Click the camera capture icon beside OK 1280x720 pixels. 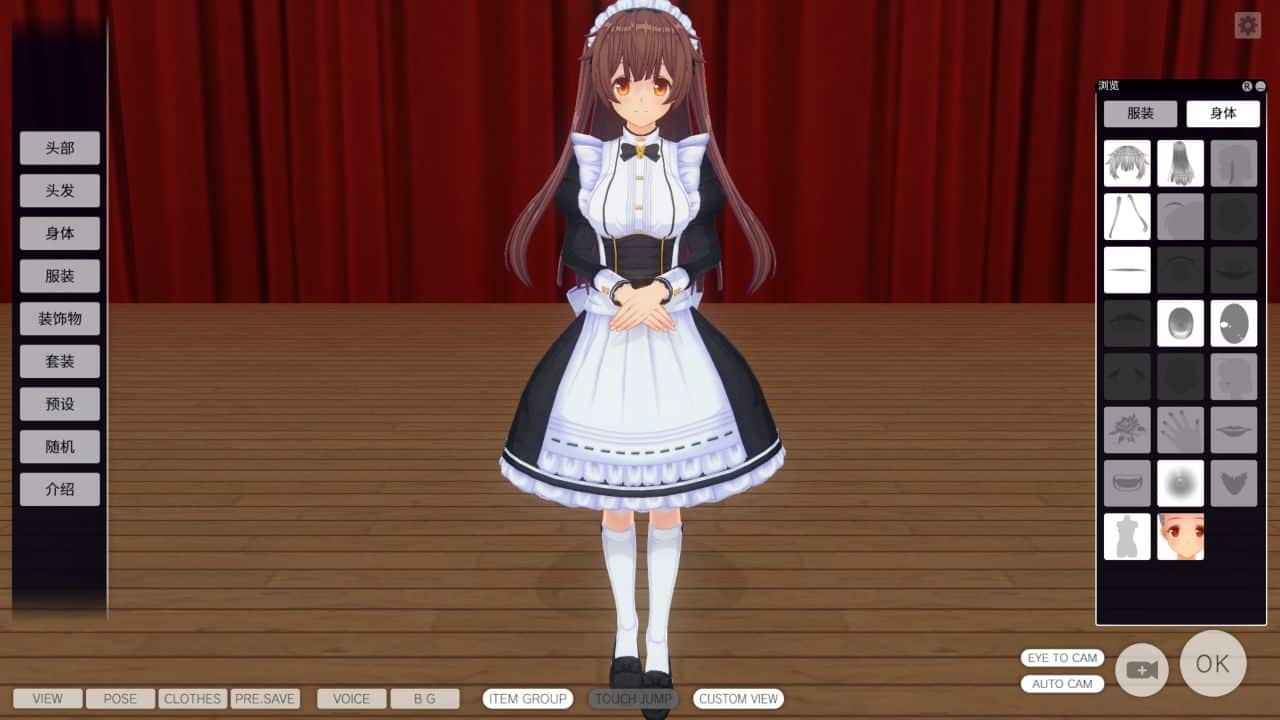[x=1141, y=670]
